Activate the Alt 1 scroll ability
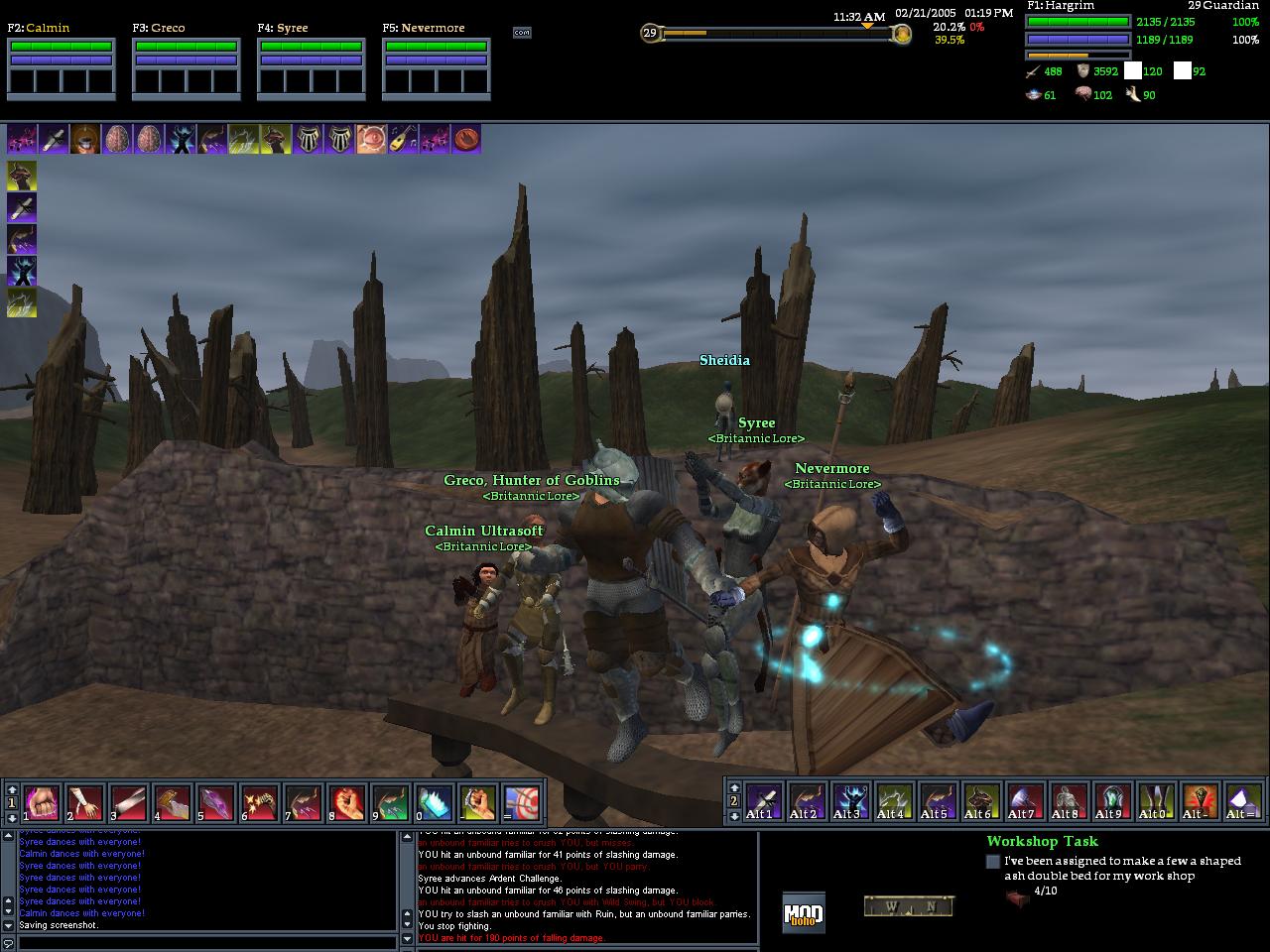Viewport: 1270px width, 952px height. click(763, 800)
